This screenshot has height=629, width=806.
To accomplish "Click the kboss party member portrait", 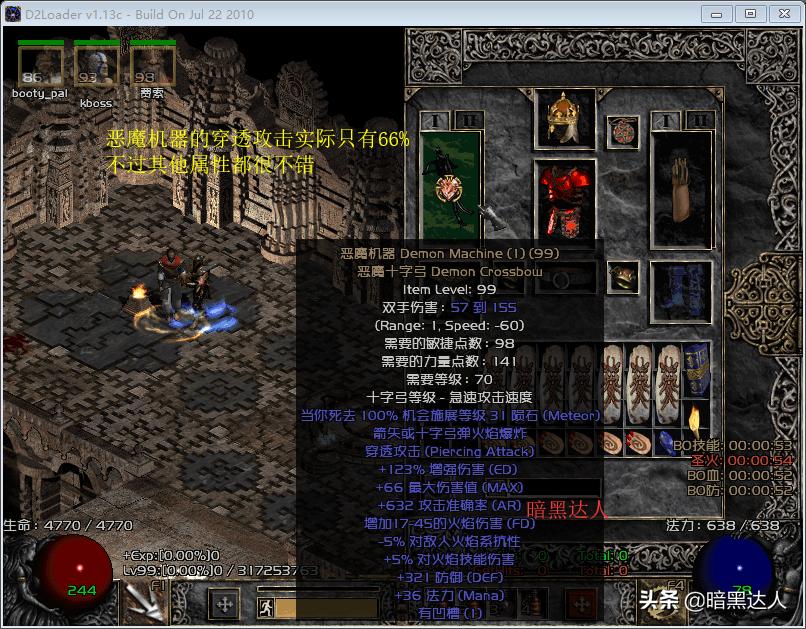I will pyautogui.click(x=97, y=67).
